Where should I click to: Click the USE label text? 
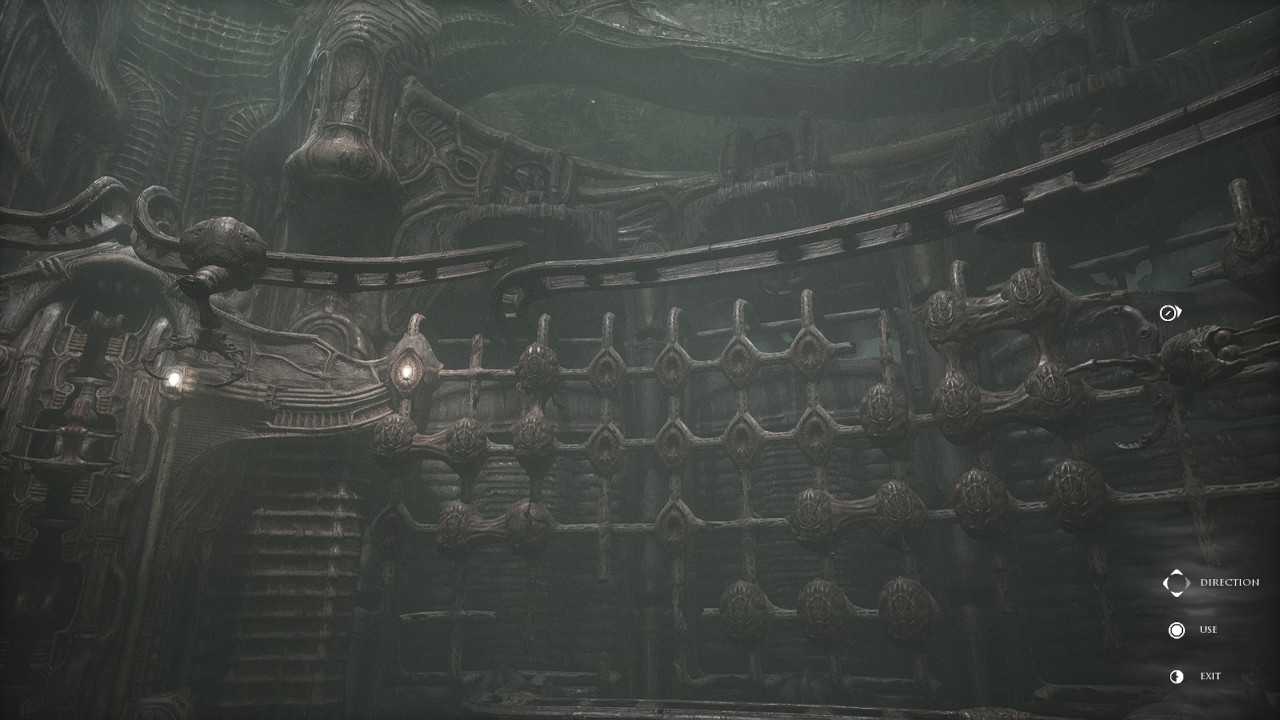coord(1208,630)
